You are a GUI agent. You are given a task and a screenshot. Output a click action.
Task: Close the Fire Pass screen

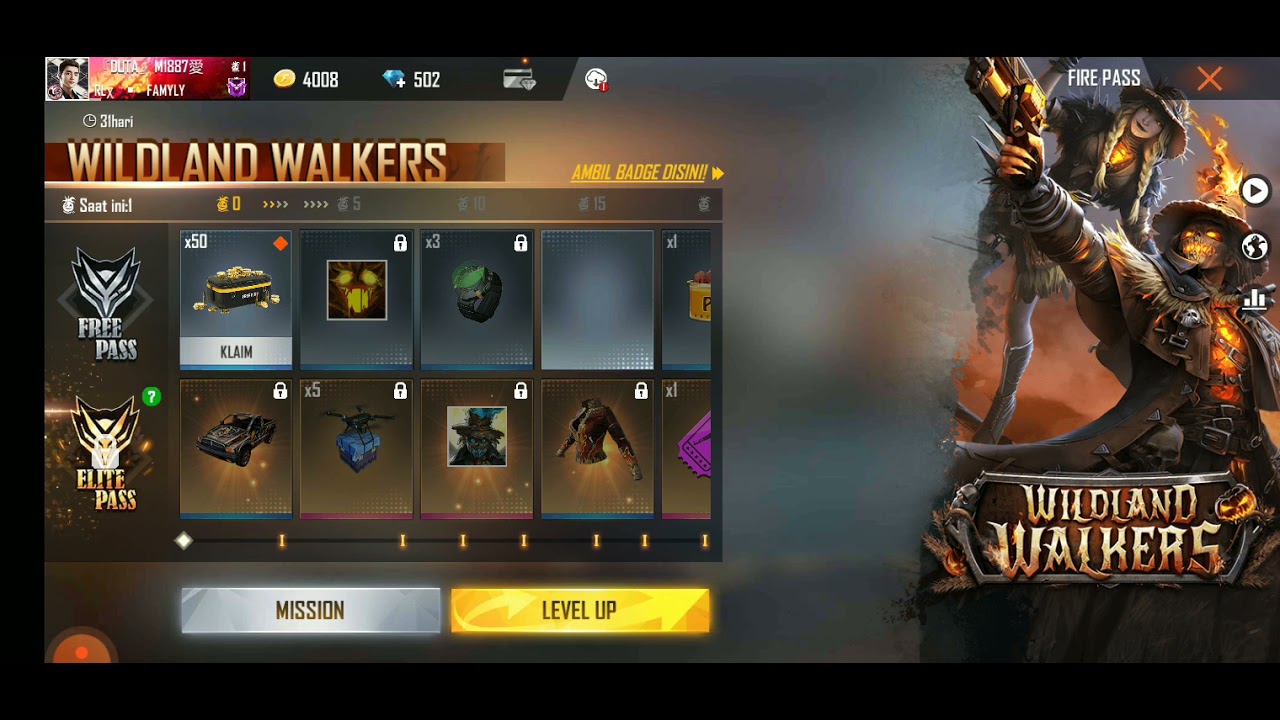[x=1210, y=79]
